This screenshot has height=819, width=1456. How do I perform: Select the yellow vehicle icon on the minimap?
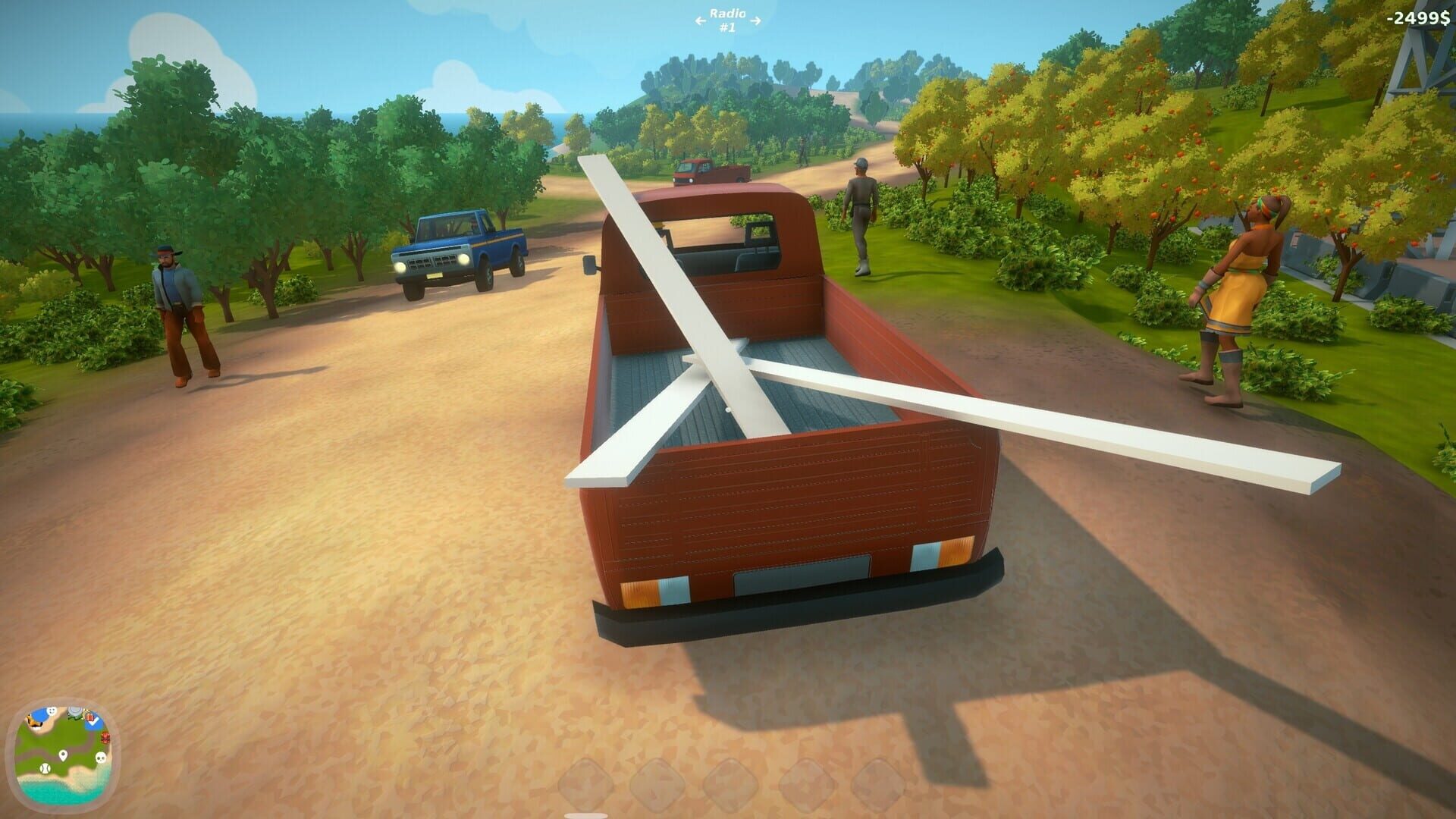34,721
